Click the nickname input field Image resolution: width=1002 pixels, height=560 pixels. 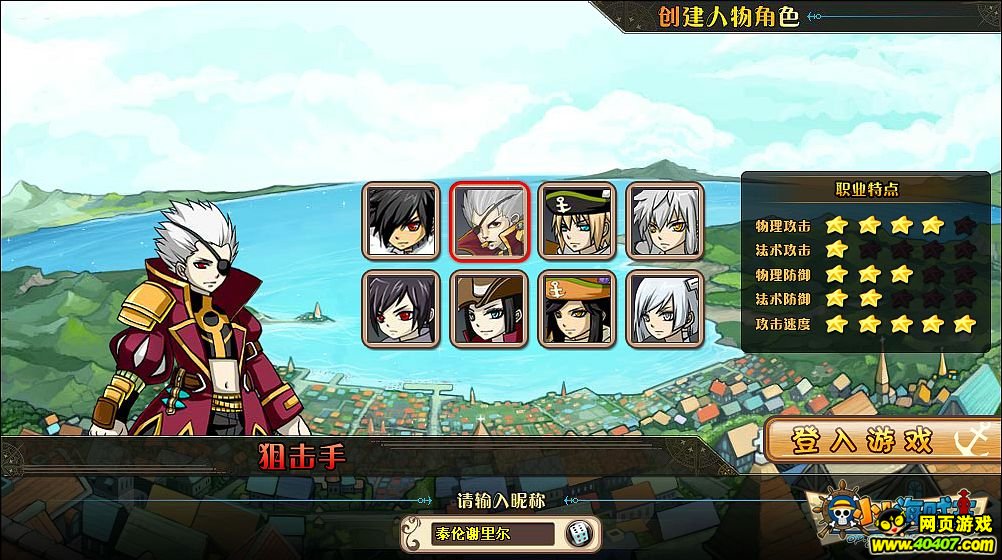pyautogui.click(x=480, y=534)
